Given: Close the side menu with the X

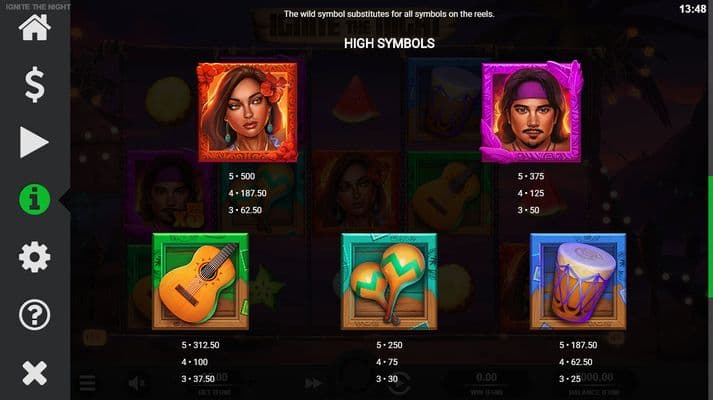Looking at the screenshot, I should coord(34,373).
